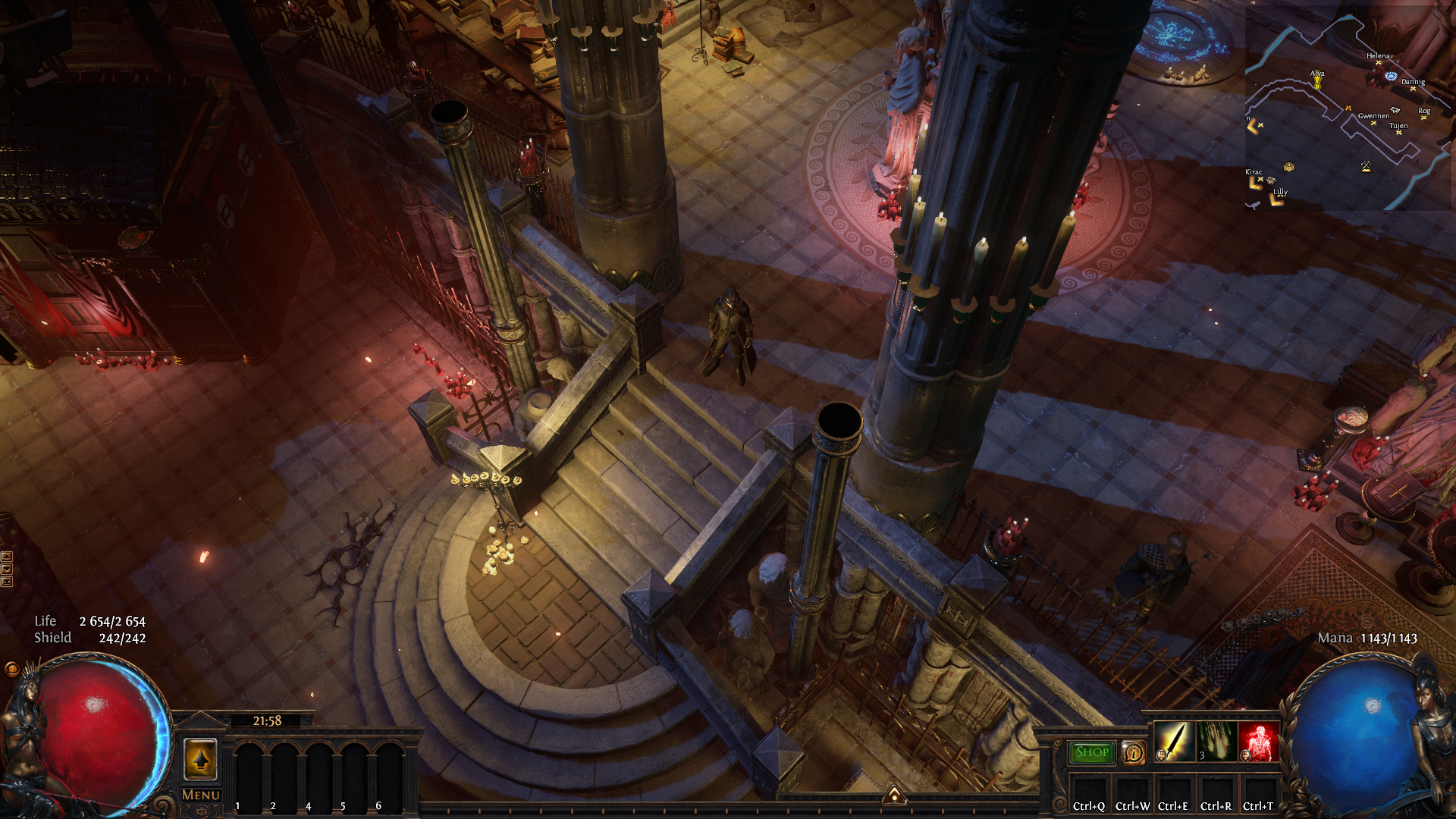This screenshot has width=1456, height=819.
Task: Open the Menu button
Action: (x=201, y=795)
